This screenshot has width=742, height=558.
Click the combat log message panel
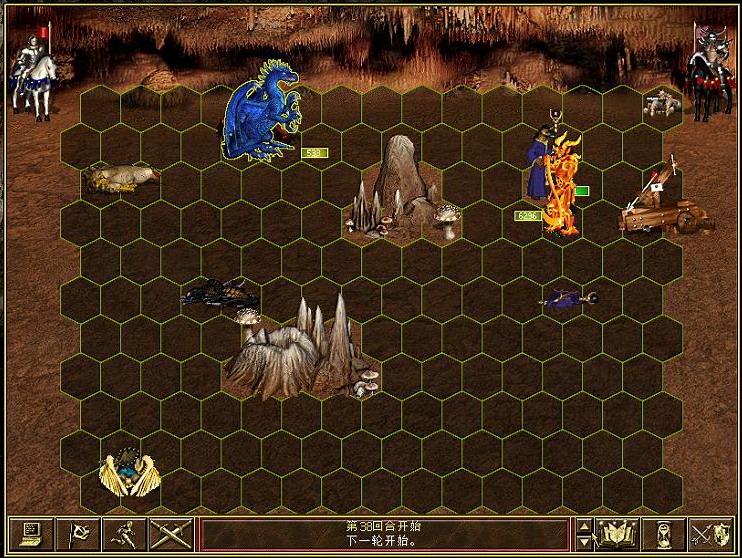pyautogui.click(x=385, y=533)
